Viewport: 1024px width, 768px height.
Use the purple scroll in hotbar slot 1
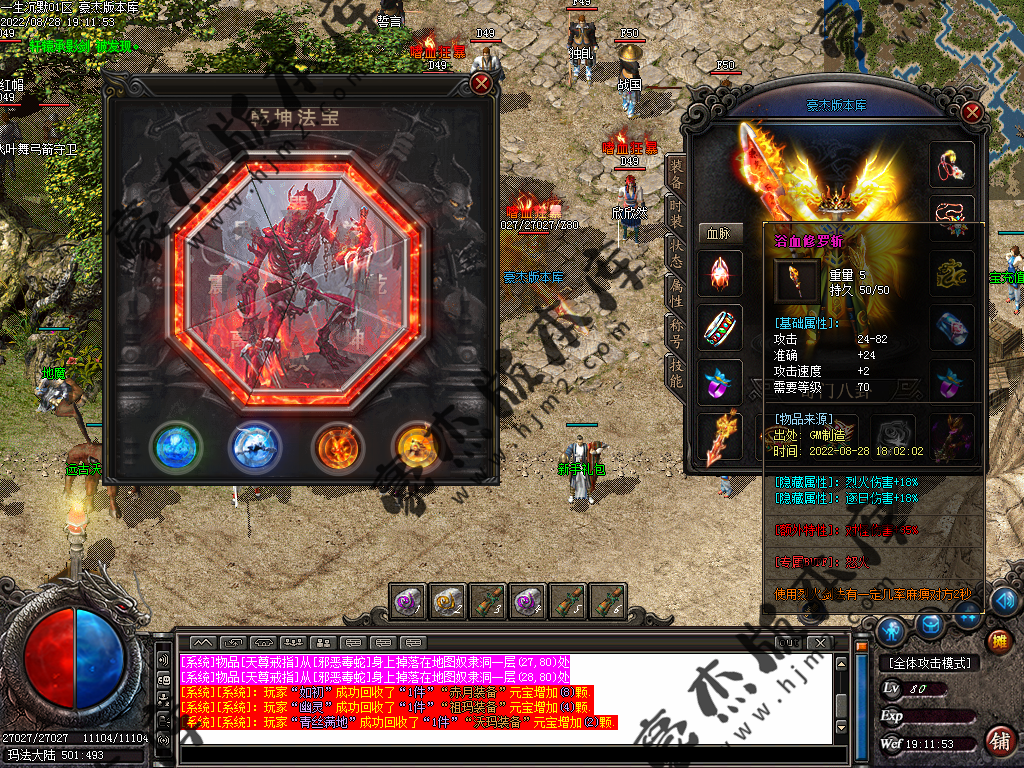pyautogui.click(x=407, y=601)
